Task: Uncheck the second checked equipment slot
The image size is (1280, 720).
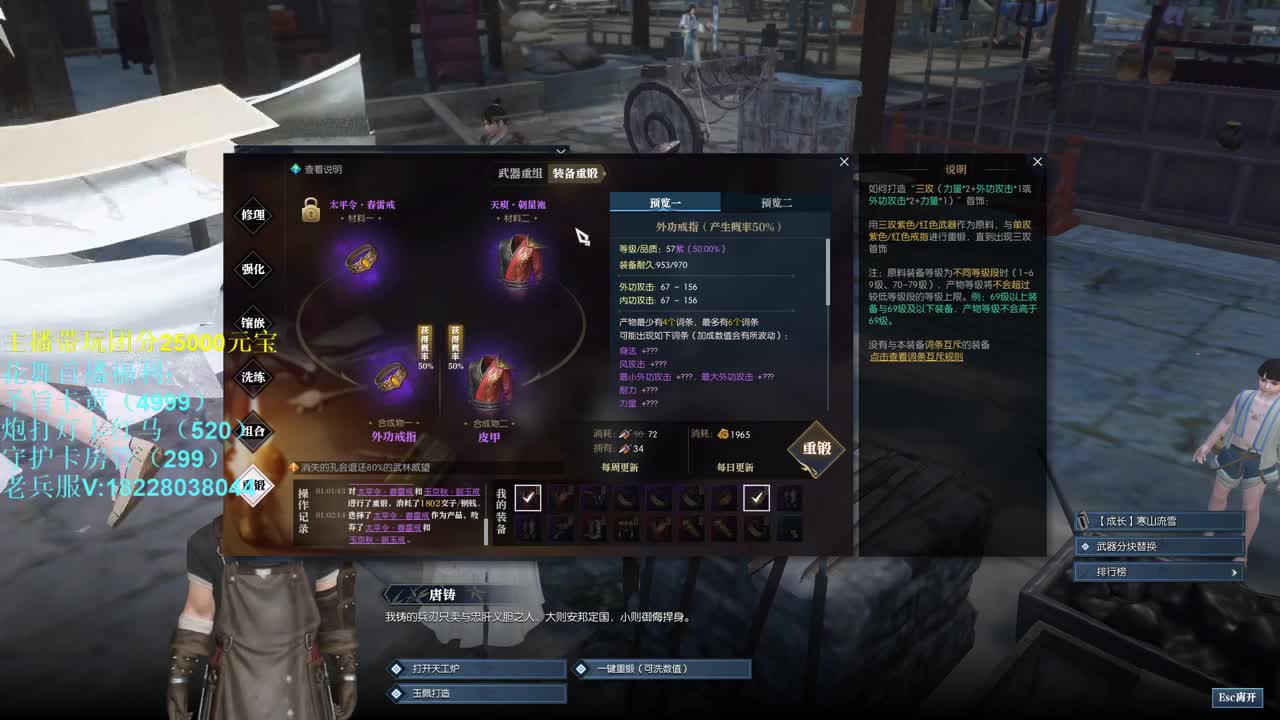Action: point(756,497)
